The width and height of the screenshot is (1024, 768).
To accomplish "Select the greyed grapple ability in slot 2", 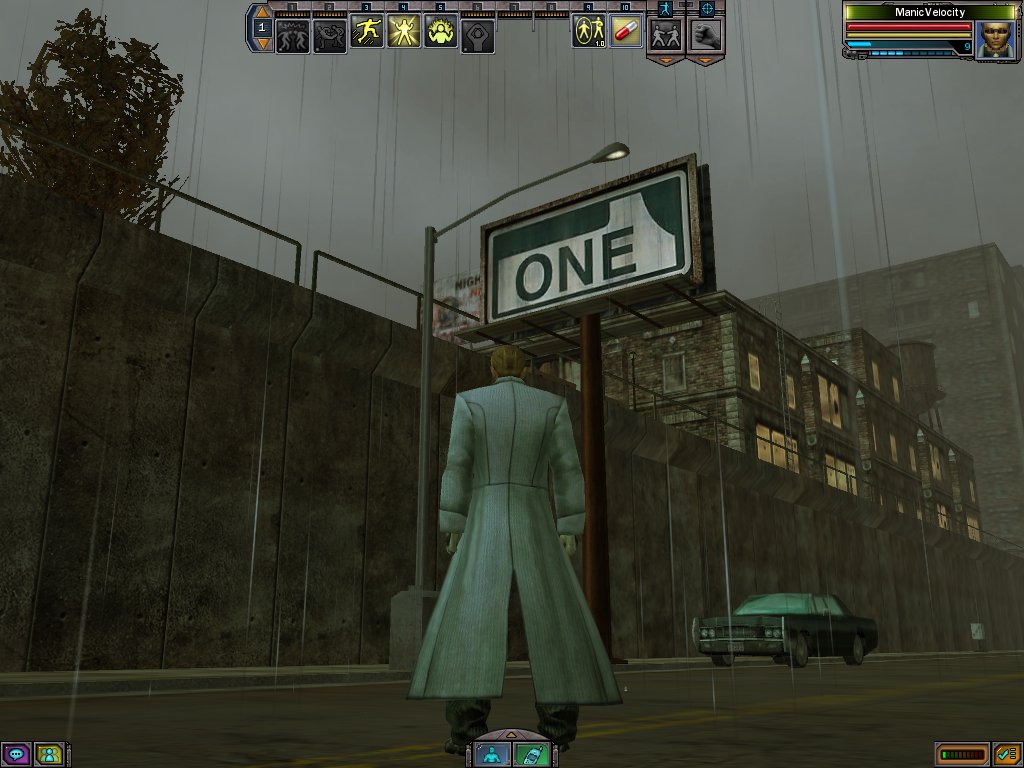I will pos(329,35).
